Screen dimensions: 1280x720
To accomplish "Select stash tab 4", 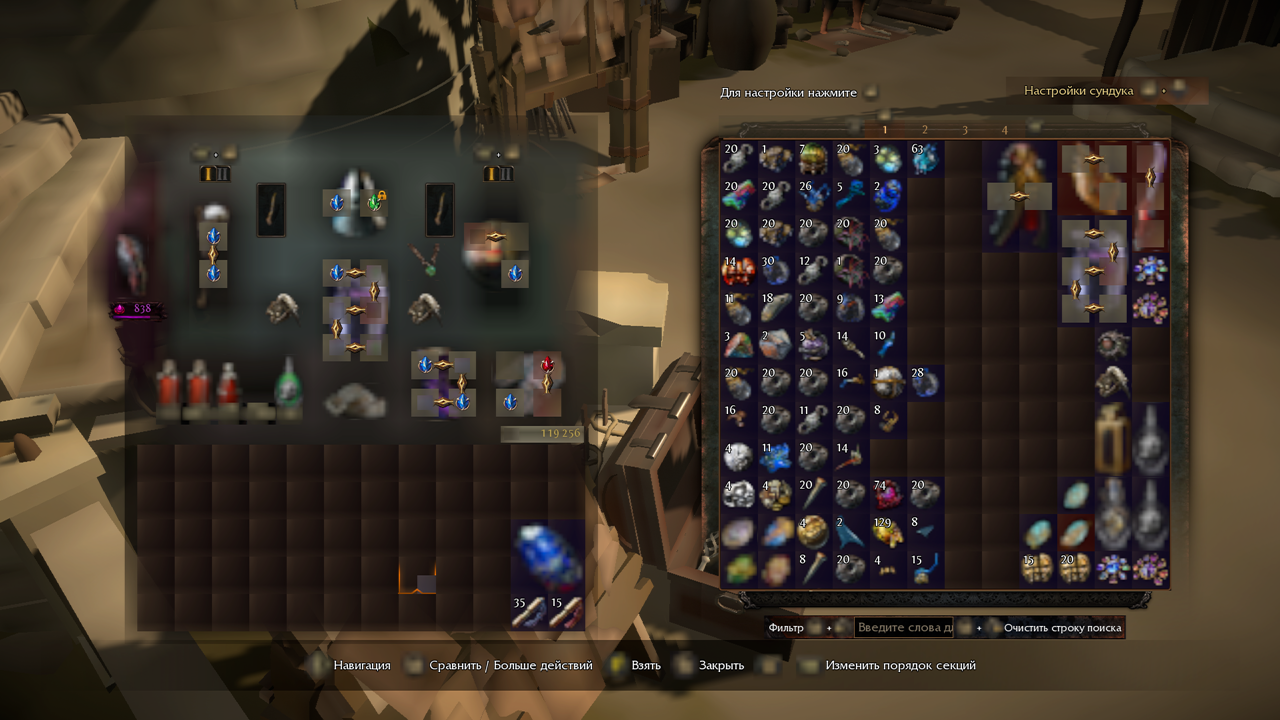I will (x=1005, y=129).
